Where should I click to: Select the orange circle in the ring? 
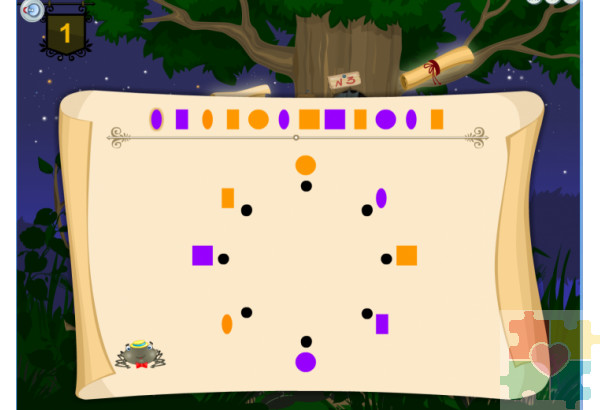point(306,165)
